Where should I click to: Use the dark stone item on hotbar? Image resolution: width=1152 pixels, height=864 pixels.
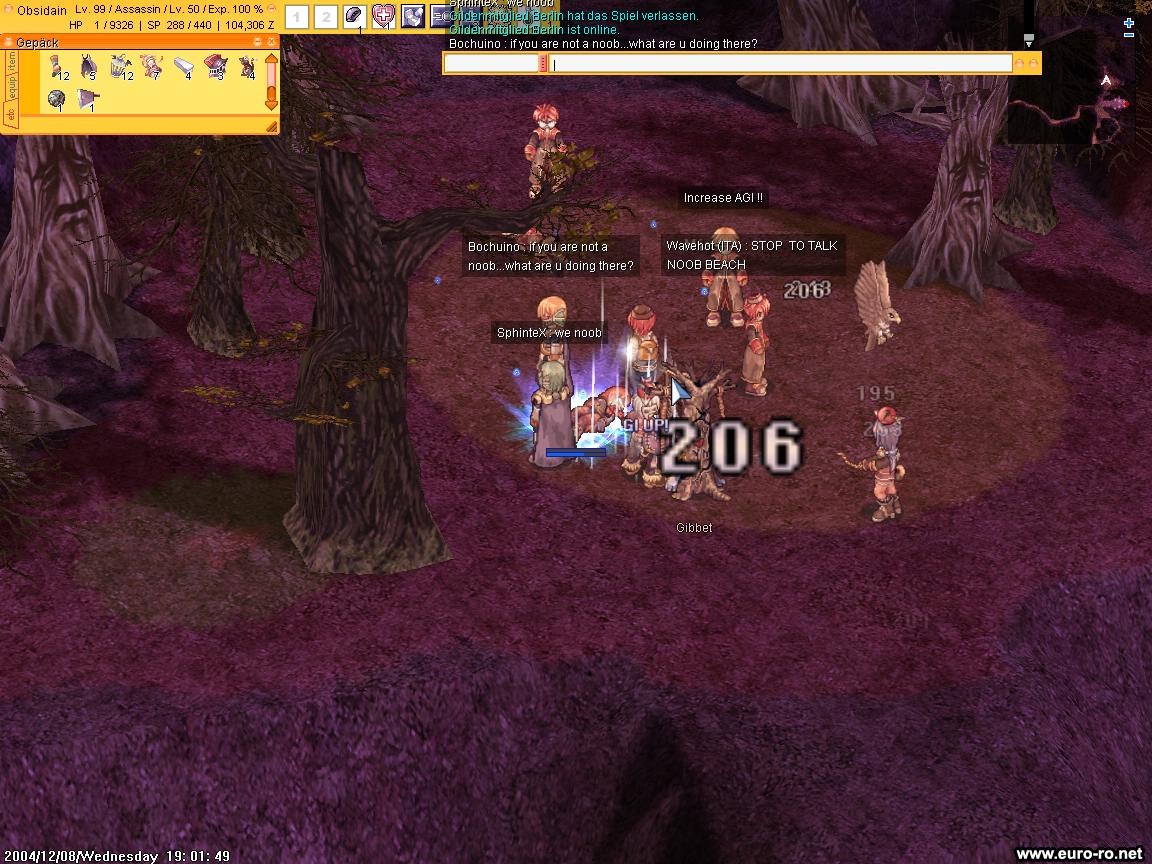(354, 16)
